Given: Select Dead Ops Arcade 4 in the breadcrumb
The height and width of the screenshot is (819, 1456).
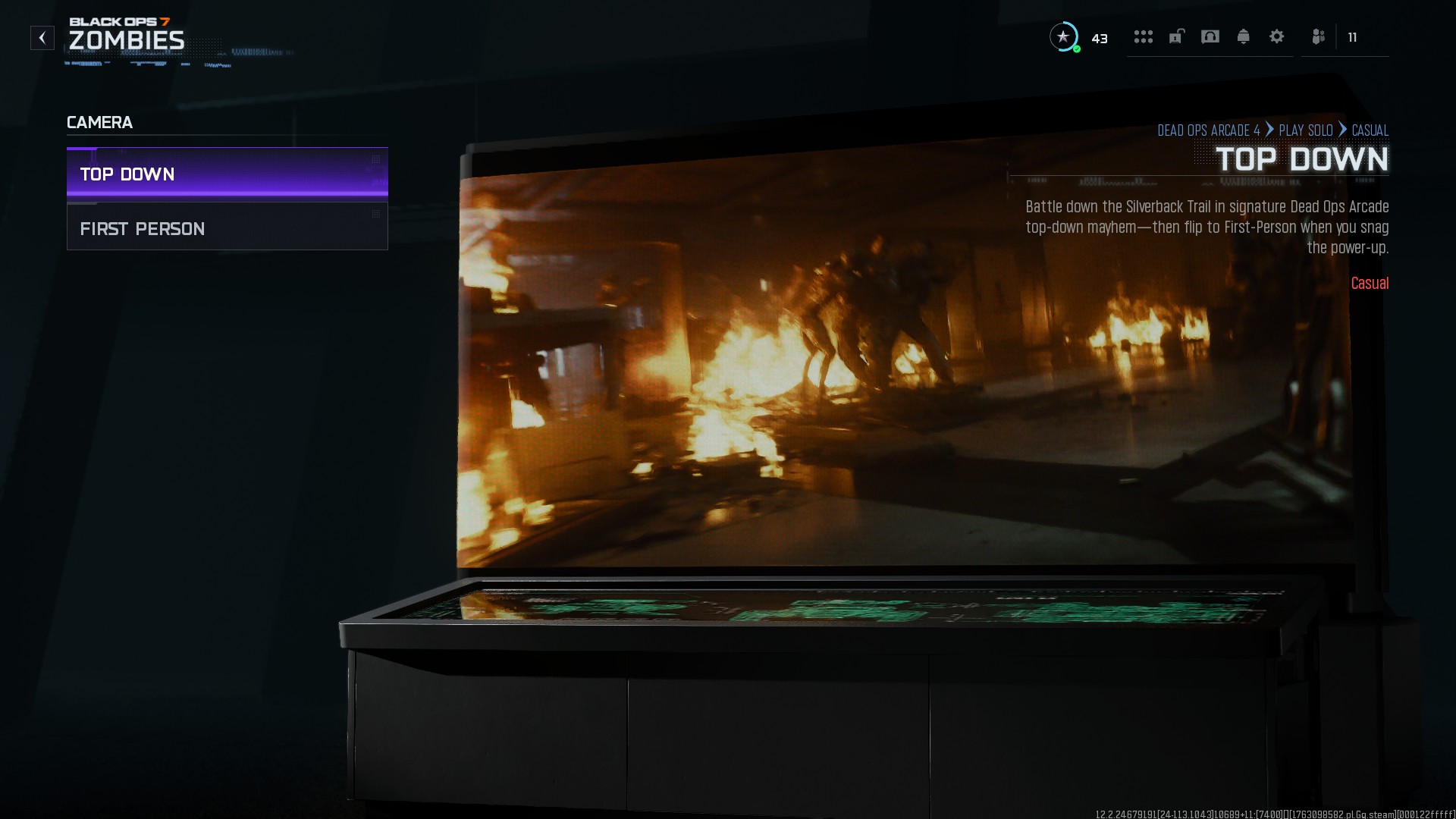Looking at the screenshot, I should click(x=1209, y=130).
